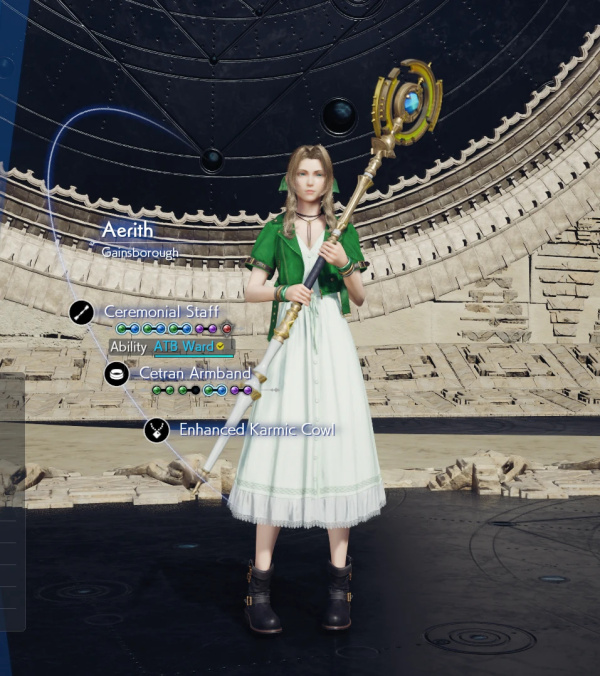Open the Cetran Armband armor slot
Screen dimensions: 600x676
195,373
